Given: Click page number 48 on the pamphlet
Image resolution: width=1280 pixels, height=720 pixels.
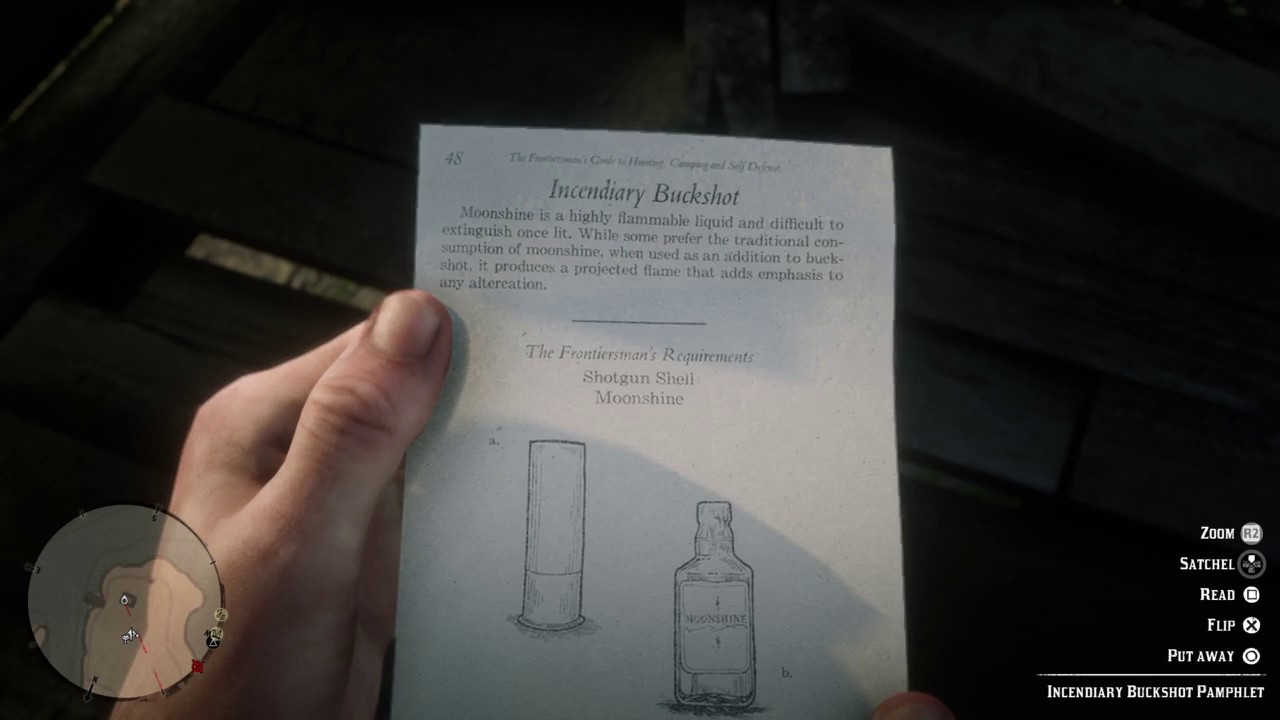Looking at the screenshot, I should (454, 160).
